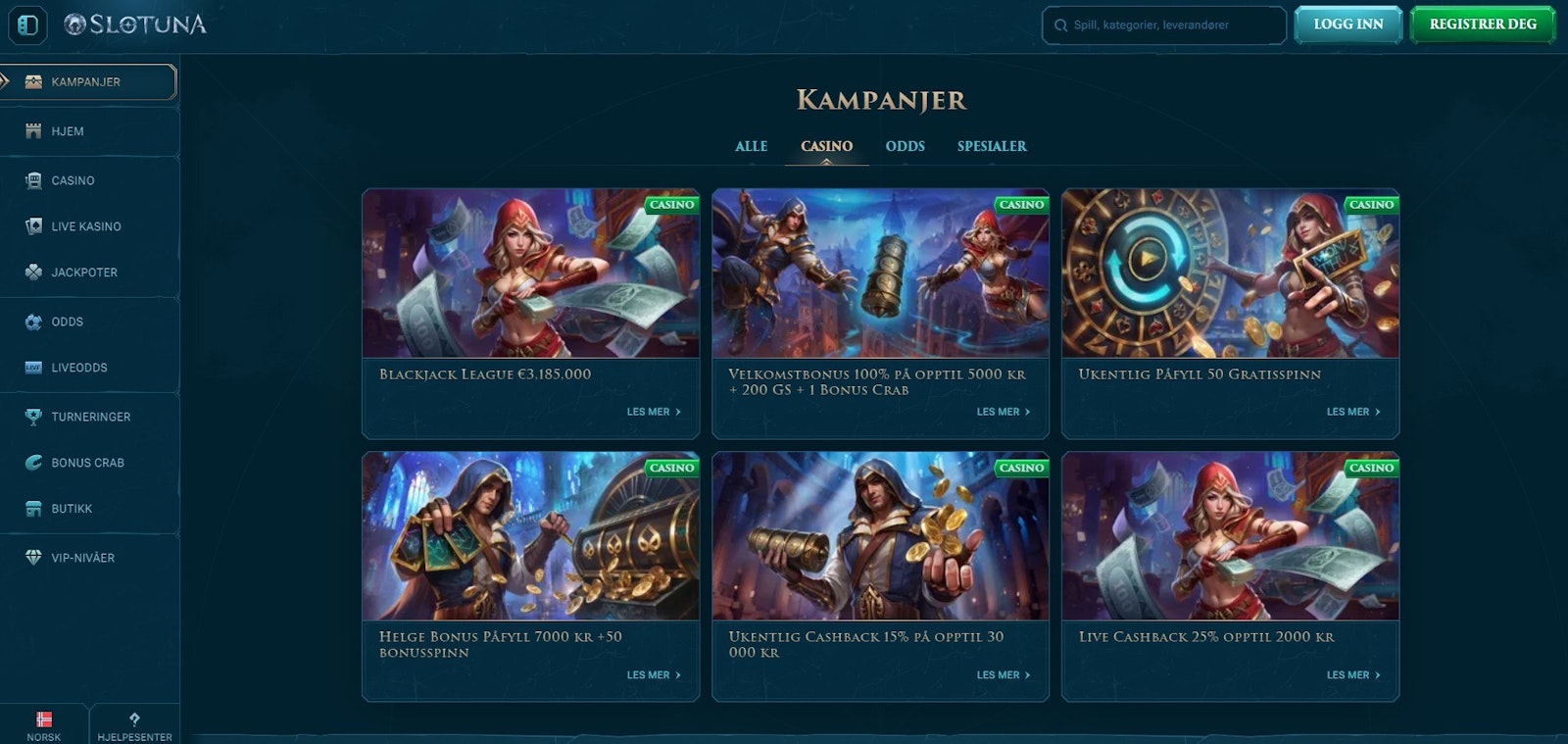Expand Ukentlig Cashback with Les Mer arrow

[1002, 674]
